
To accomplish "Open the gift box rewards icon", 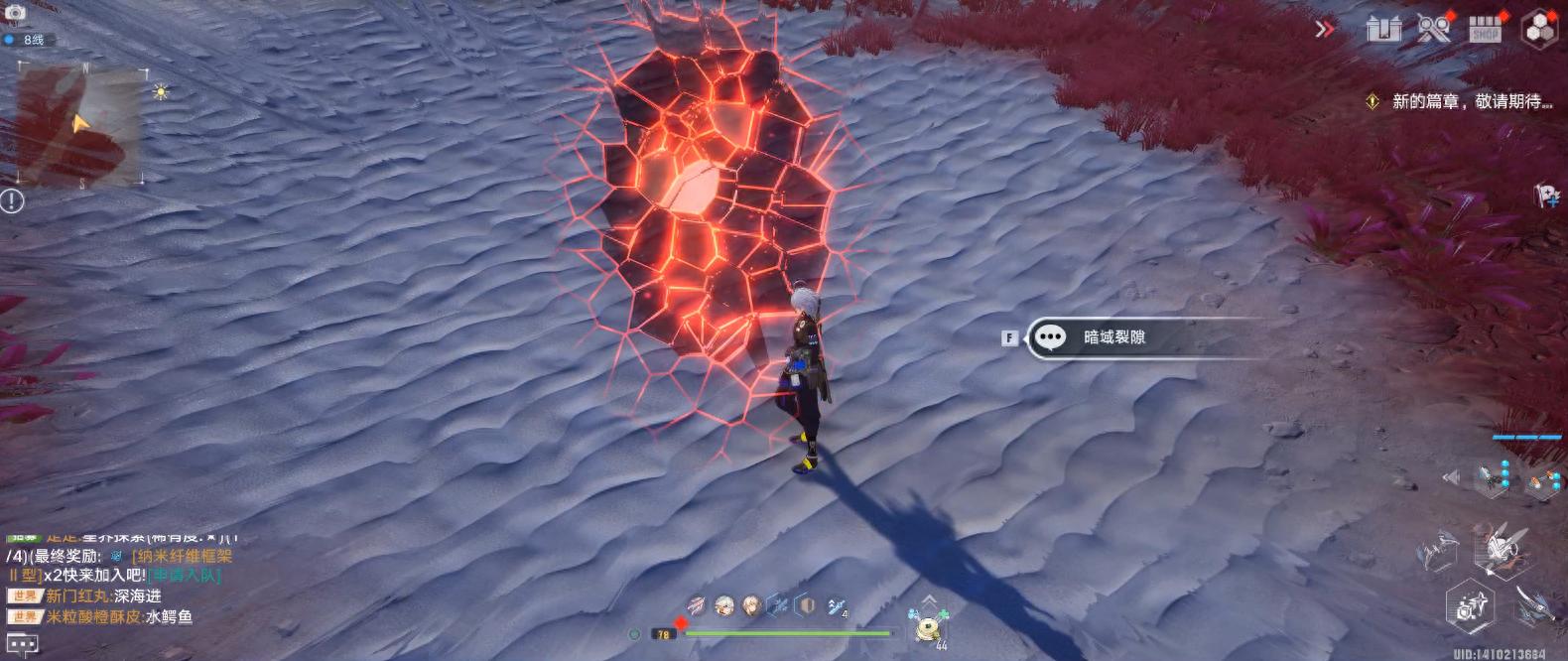I will pyautogui.click(x=1381, y=28).
